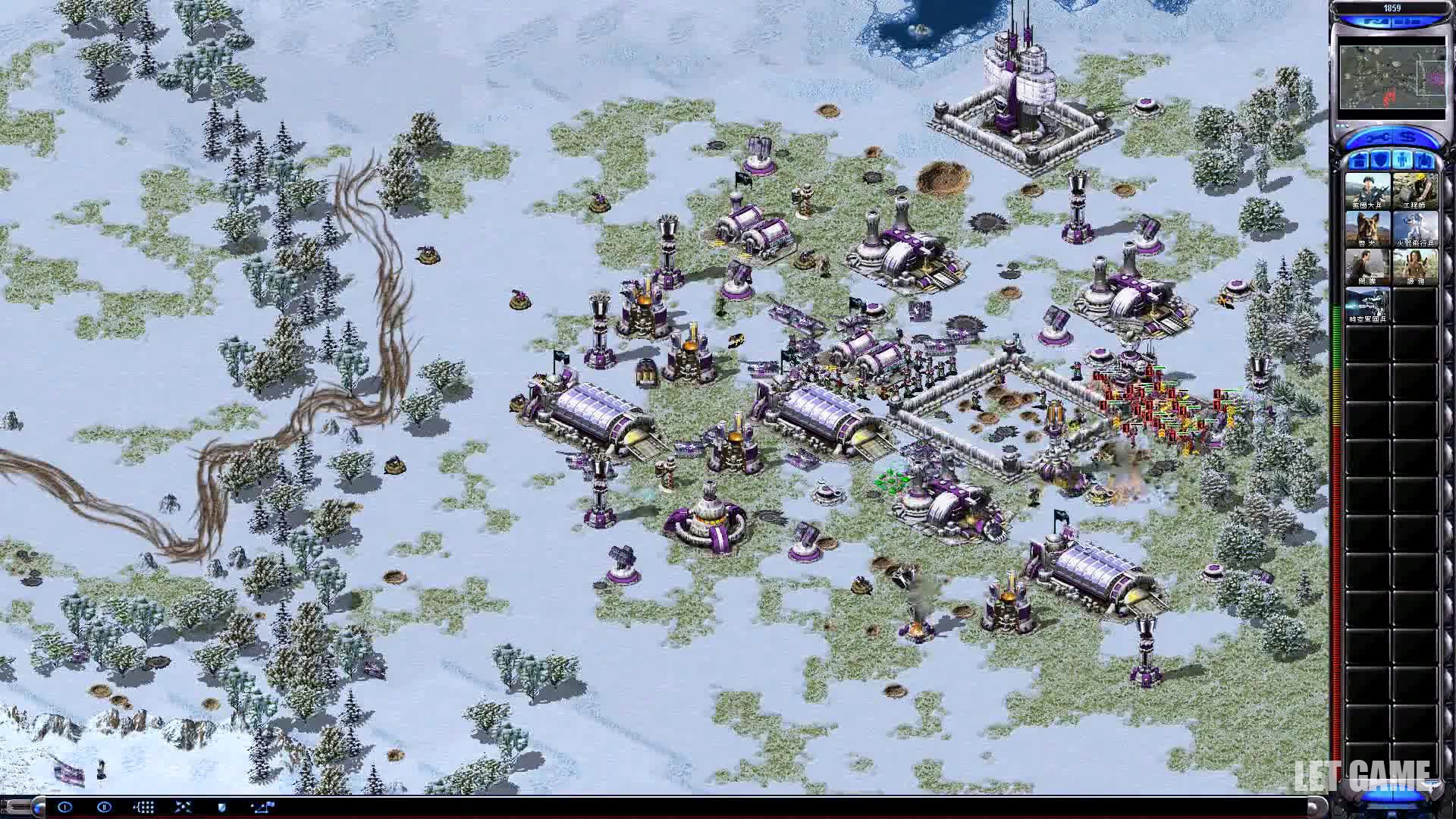Select team two on the command bar

click(104, 807)
